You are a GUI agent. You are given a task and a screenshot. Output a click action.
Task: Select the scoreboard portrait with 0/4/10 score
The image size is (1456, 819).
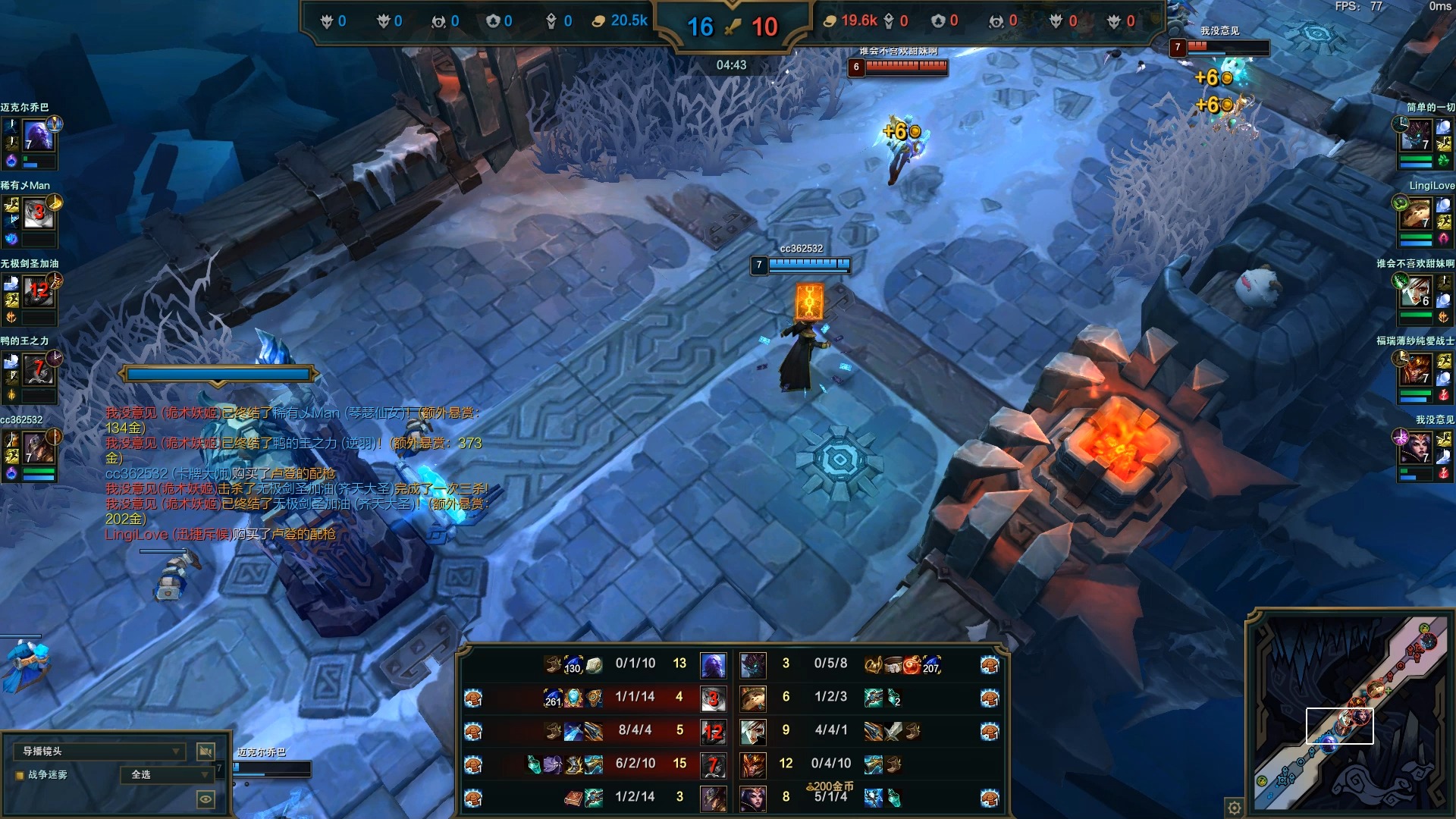(753, 764)
